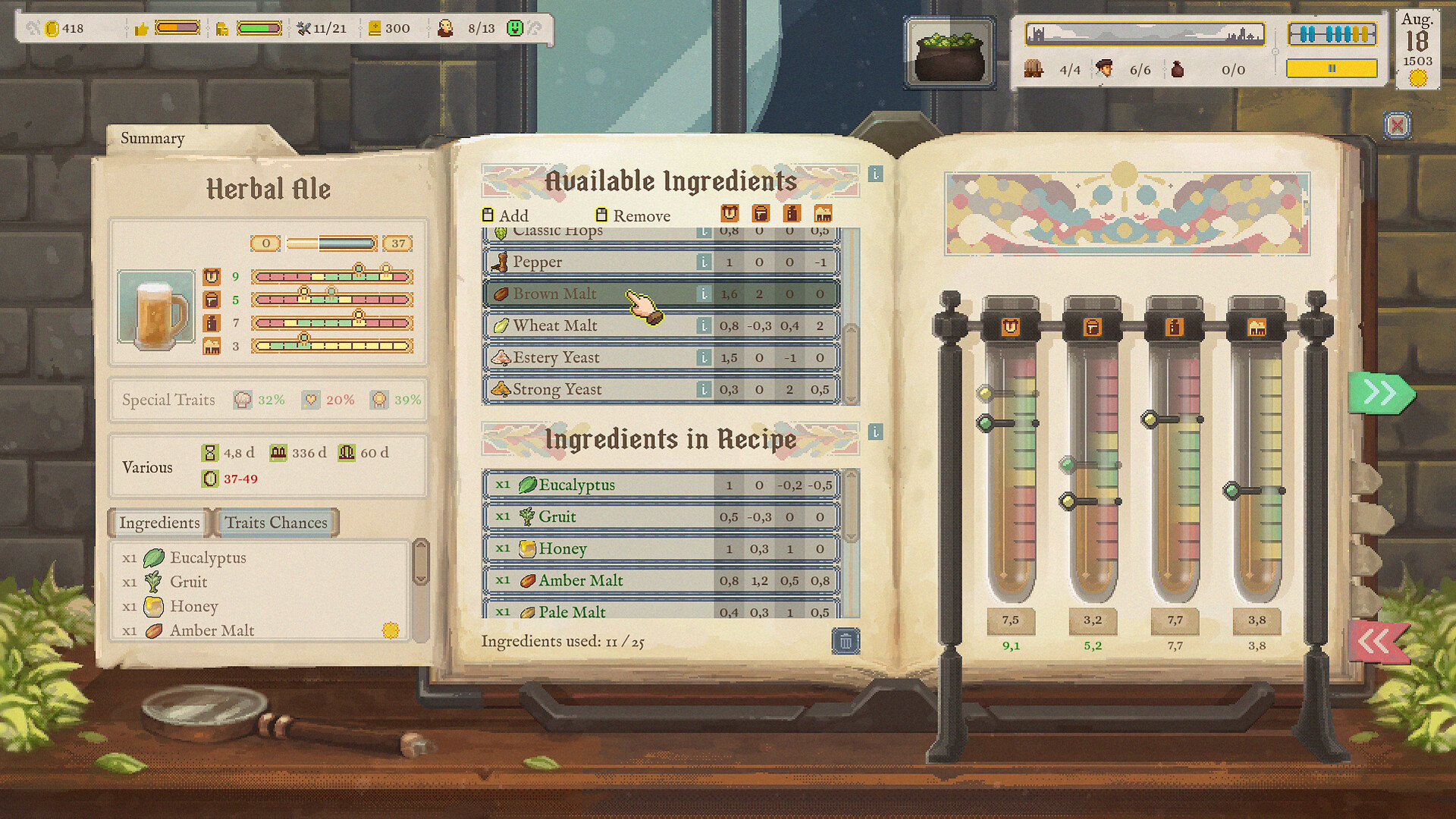1456x819 pixels.
Task: Switch to the Ingredients tab
Action: coord(158,522)
